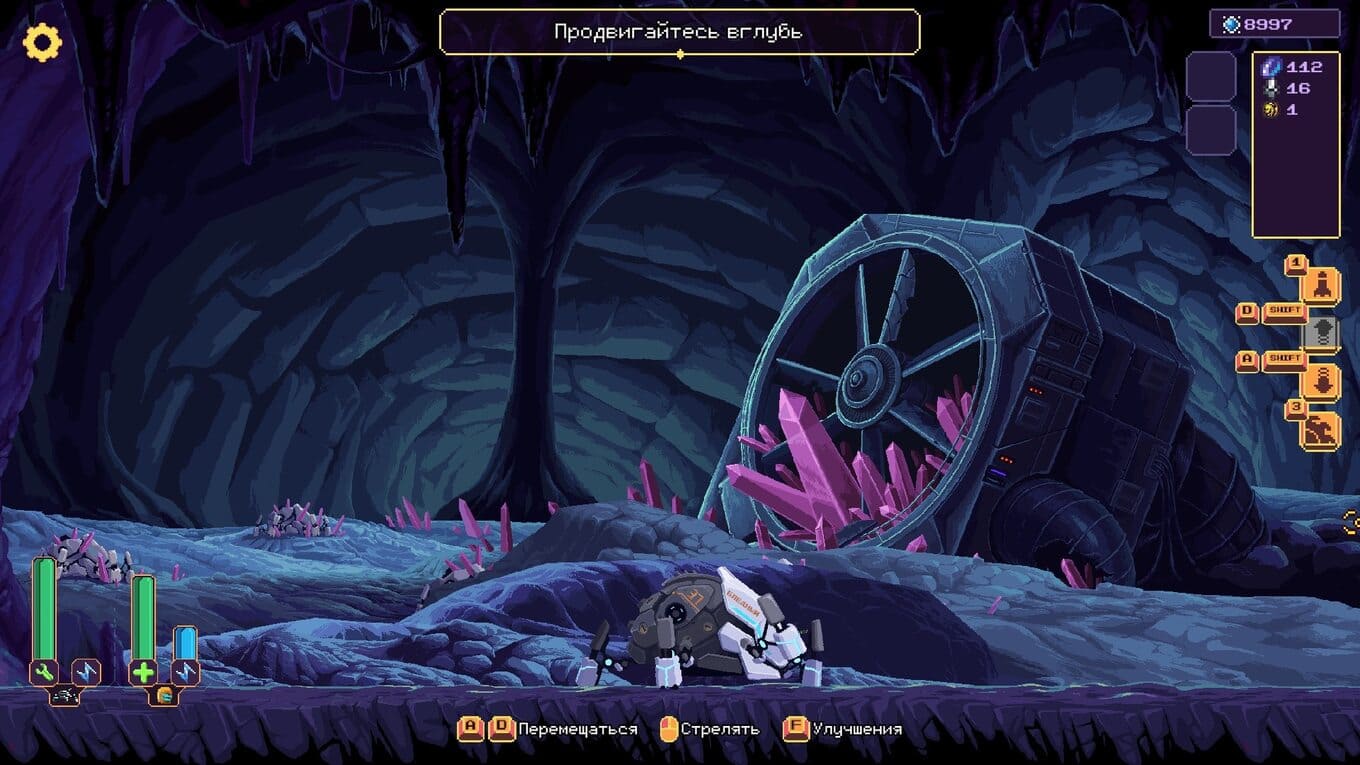Select the pilot portrait icon
Image resolution: width=1360 pixels, height=765 pixels.
click(163, 695)
